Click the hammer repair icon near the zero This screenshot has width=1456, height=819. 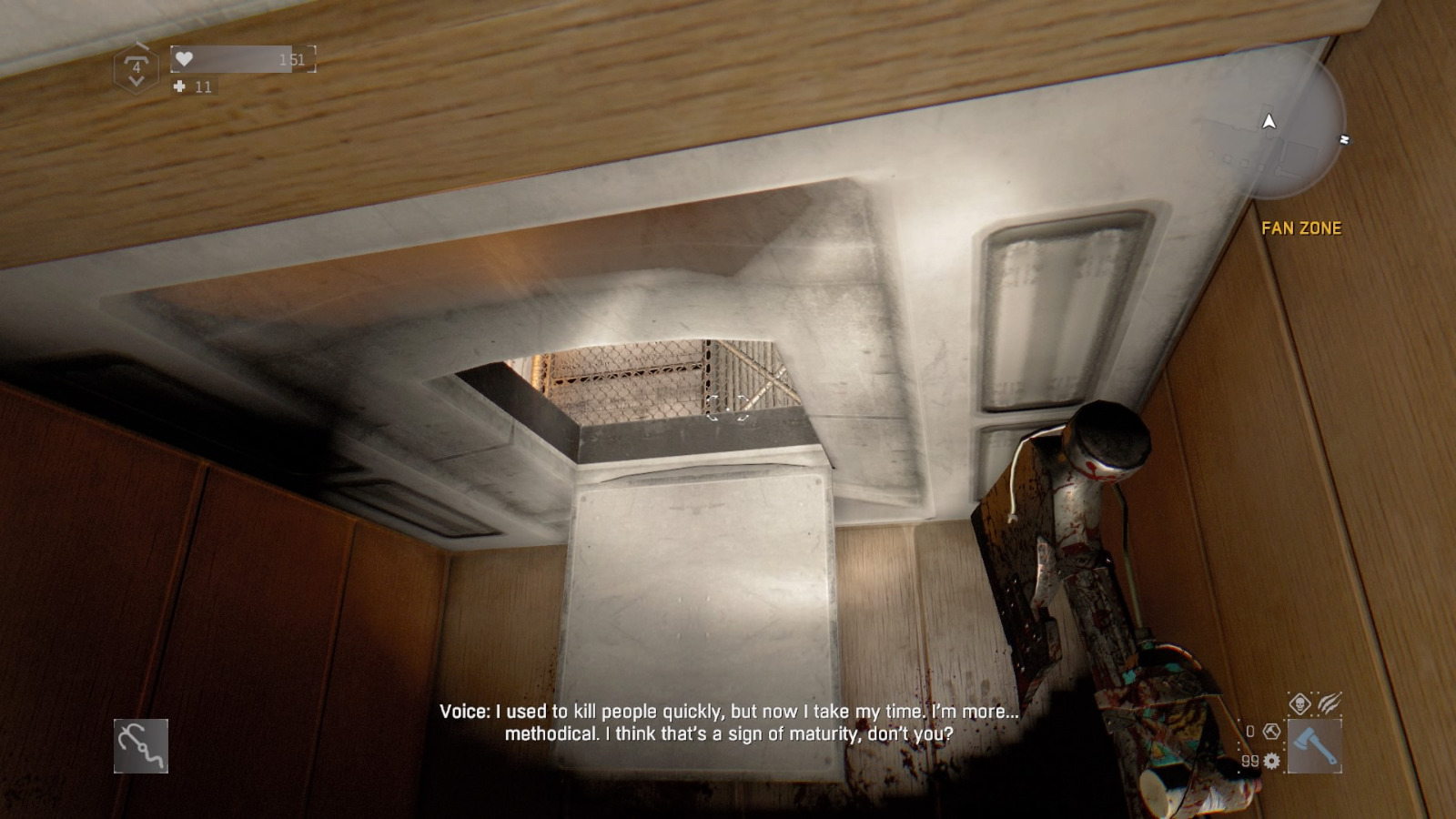(x=1271, y=733)
